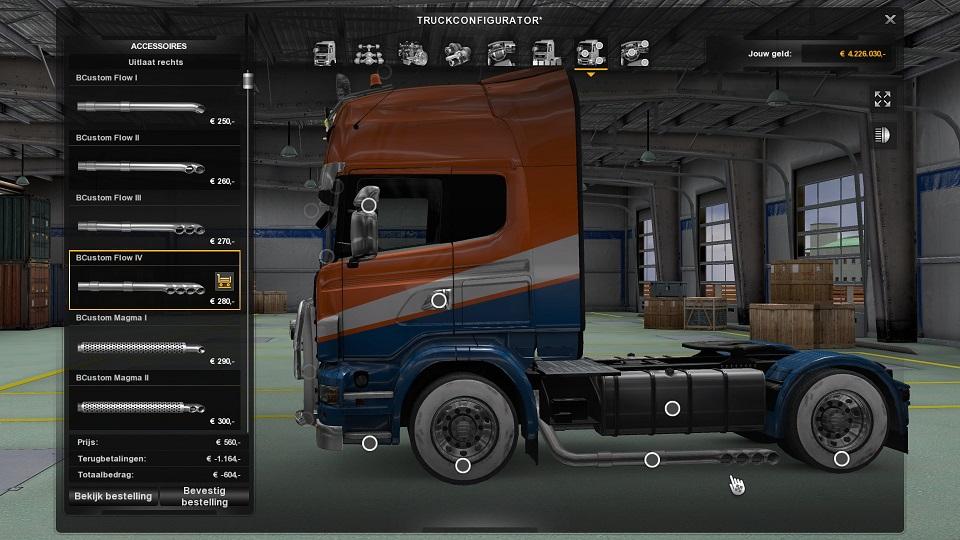Switch to the truck cabin tab

point(325,52)
